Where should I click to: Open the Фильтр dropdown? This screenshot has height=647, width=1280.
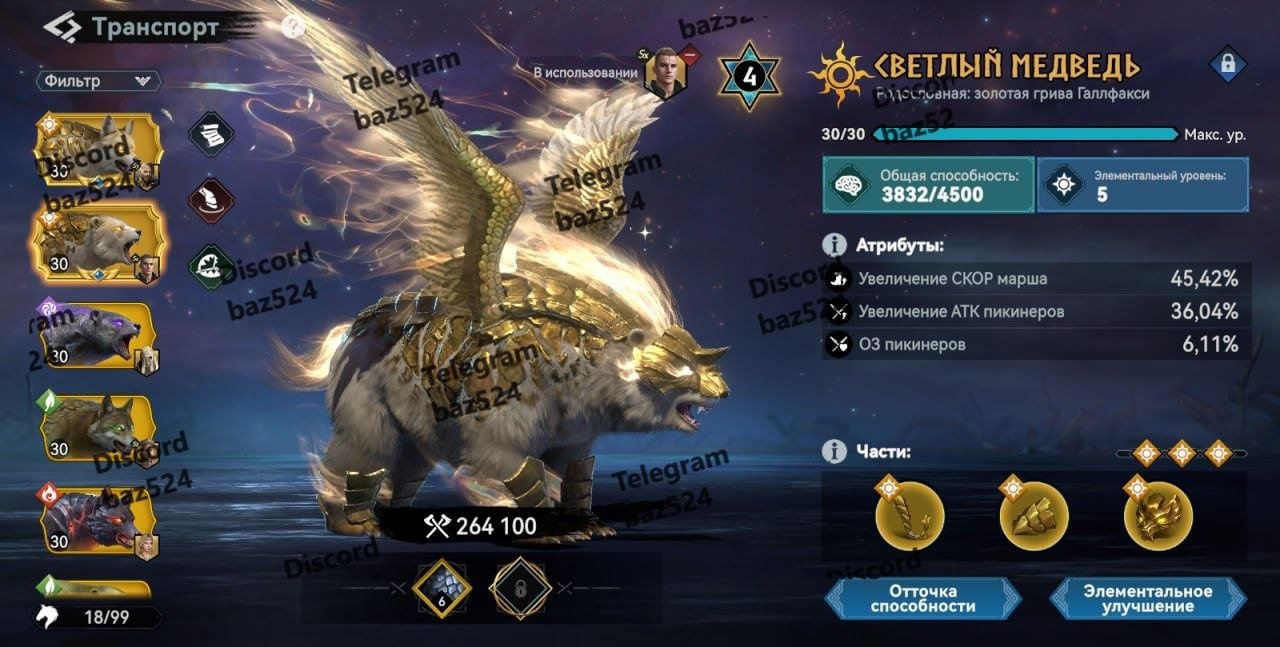click(98, 81)
